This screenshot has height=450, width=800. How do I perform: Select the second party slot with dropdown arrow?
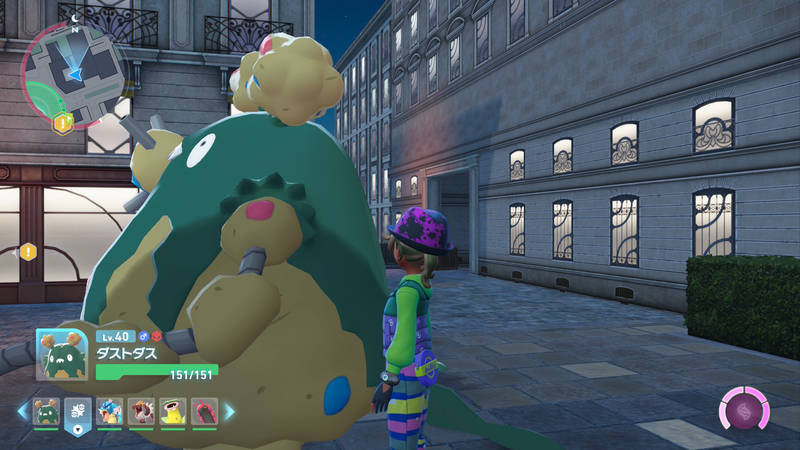[78, 412]
